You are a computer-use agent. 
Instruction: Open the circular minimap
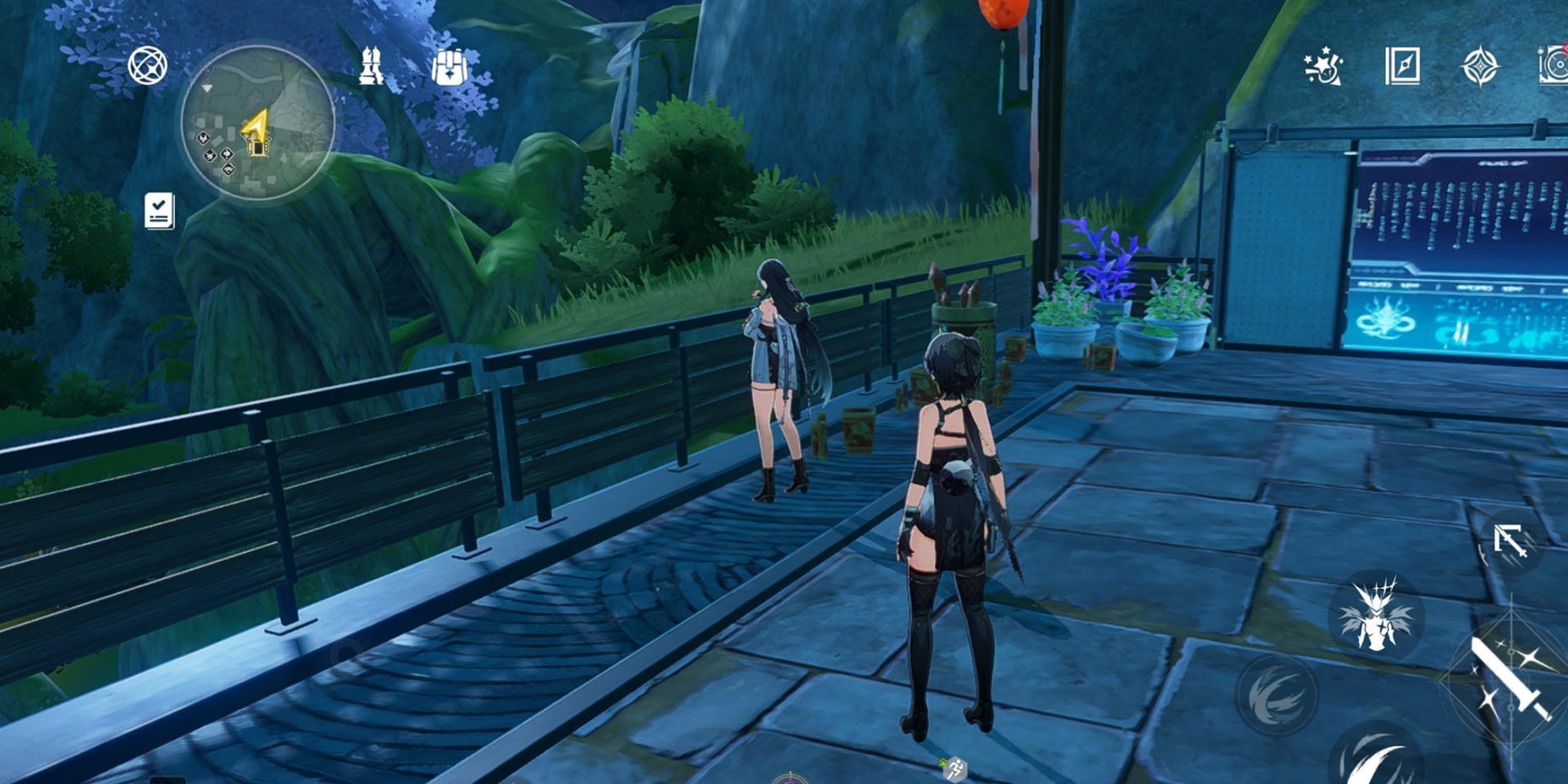[257, 122]
